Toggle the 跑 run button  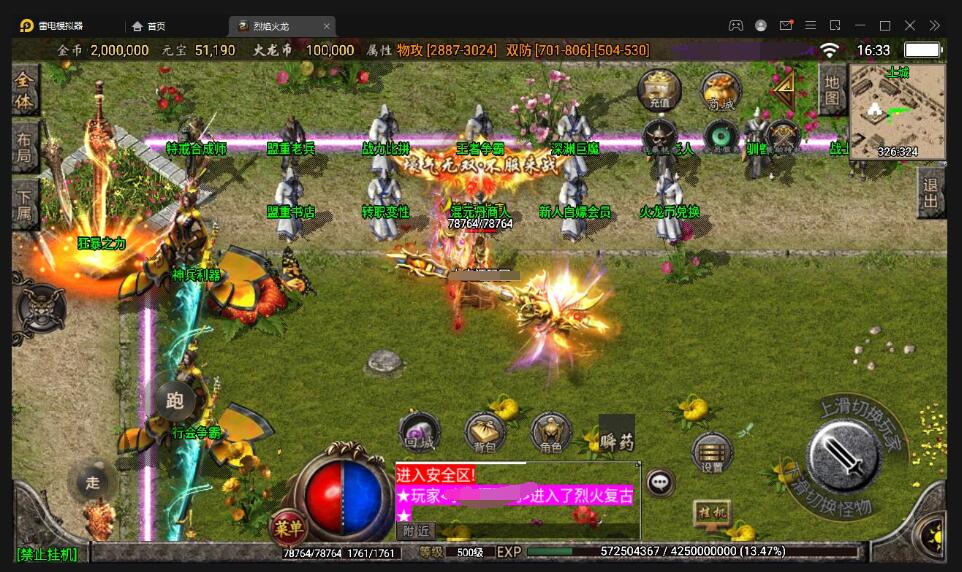175,402
